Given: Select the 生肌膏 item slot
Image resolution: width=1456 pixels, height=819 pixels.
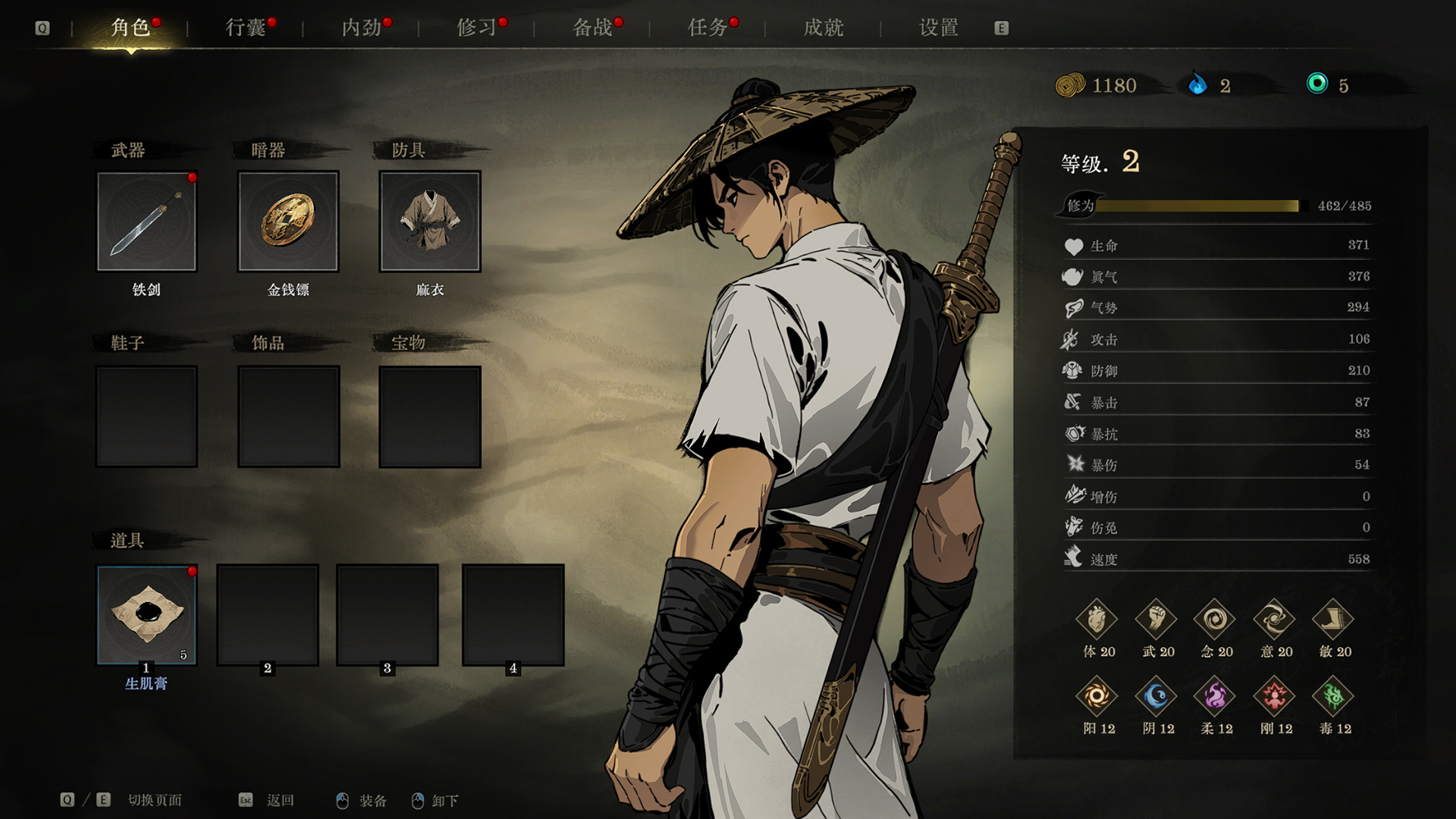Looking at the screenshot, I should coord(146,615).
